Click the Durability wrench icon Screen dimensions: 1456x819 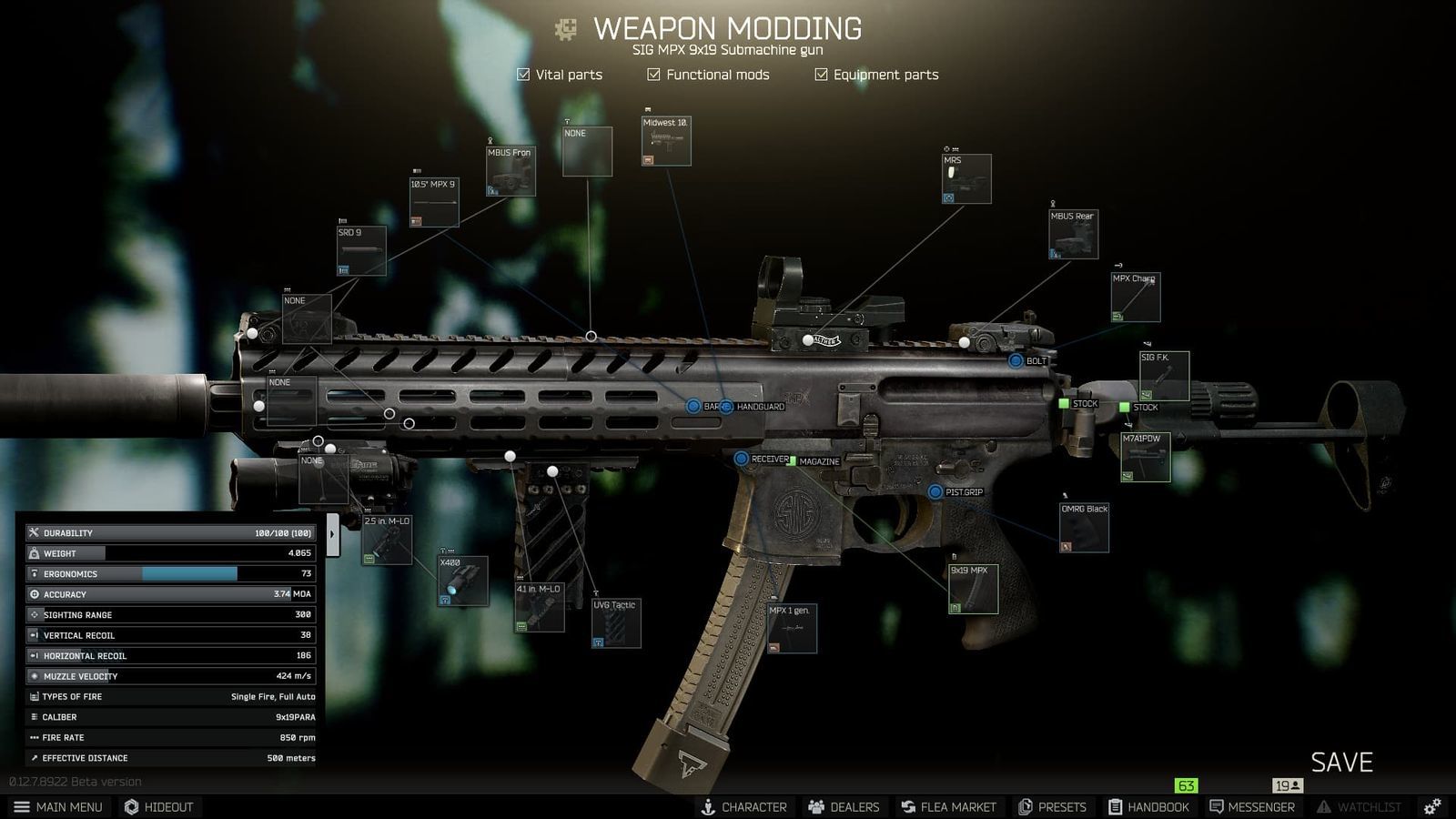click(x=33, y=532)
